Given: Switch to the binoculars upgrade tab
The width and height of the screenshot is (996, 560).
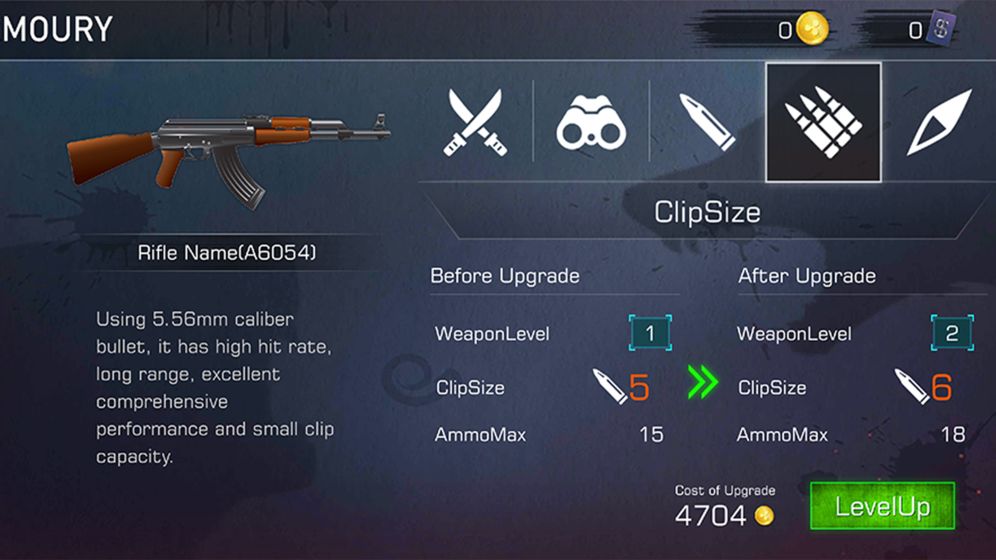Looking at the screenshot, I should pyautogui.click(x=590, y=122).
